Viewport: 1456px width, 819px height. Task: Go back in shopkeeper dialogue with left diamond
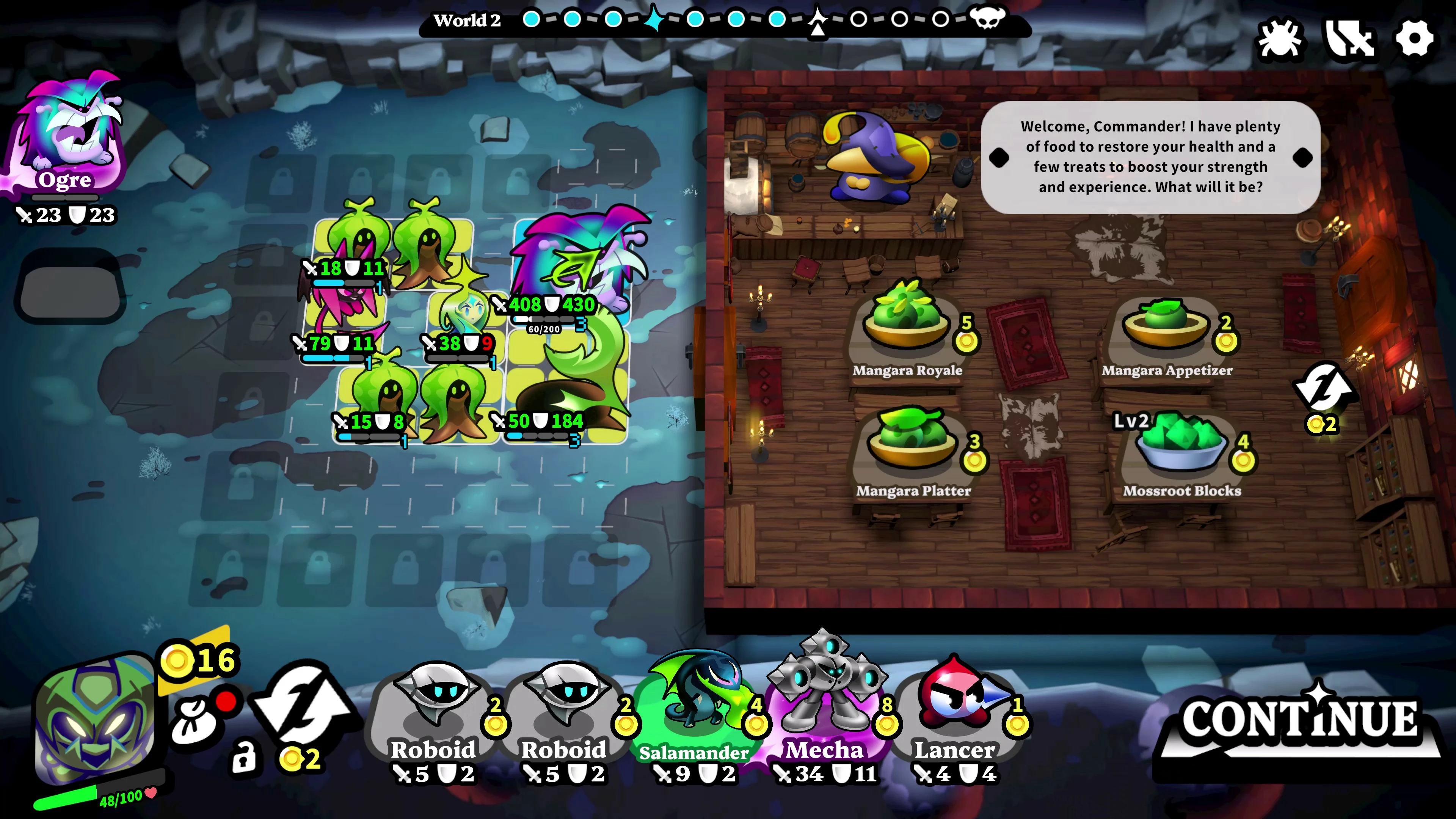tap(999, 158)
